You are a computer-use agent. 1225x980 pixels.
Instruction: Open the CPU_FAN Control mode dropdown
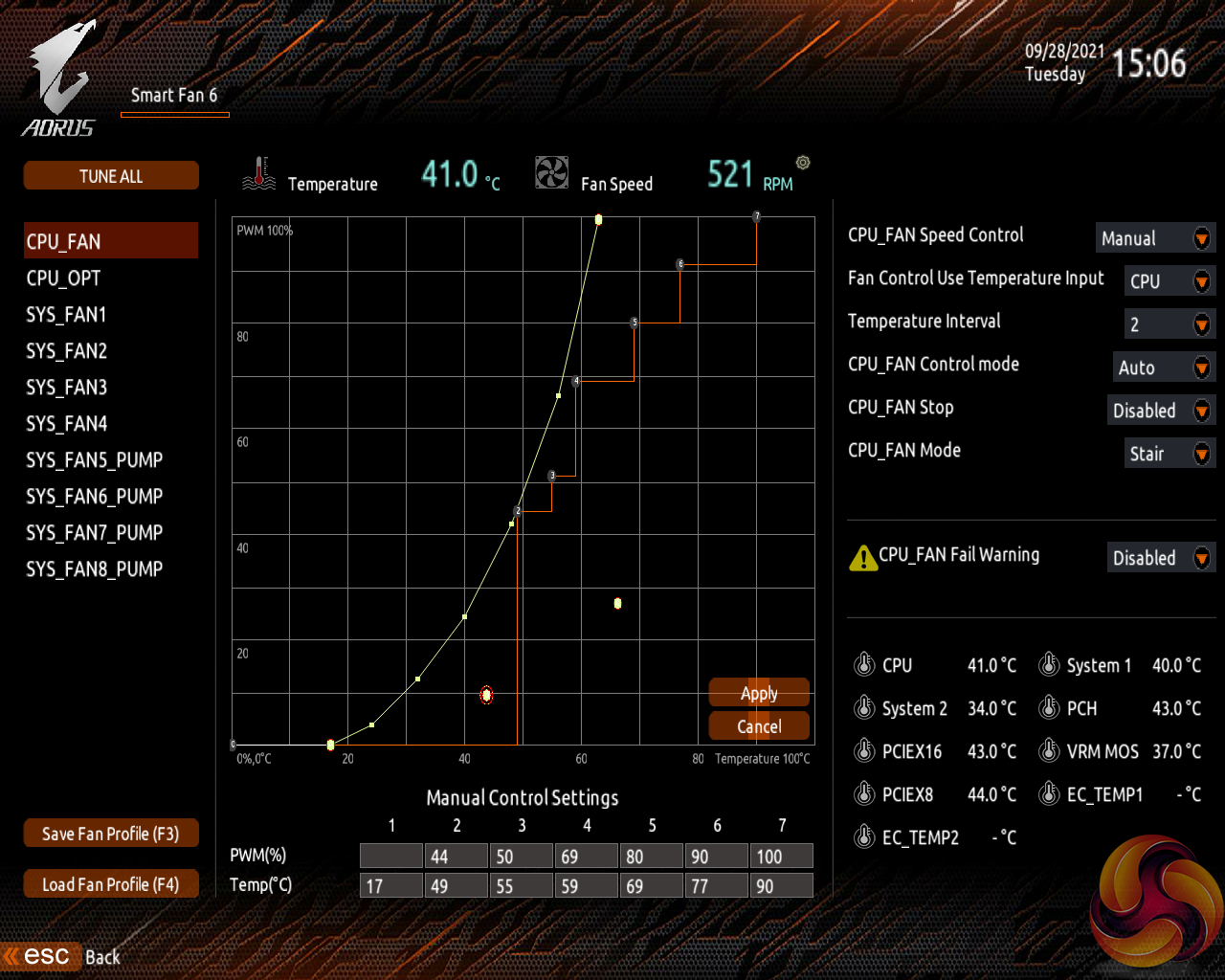click(1164, 367)
